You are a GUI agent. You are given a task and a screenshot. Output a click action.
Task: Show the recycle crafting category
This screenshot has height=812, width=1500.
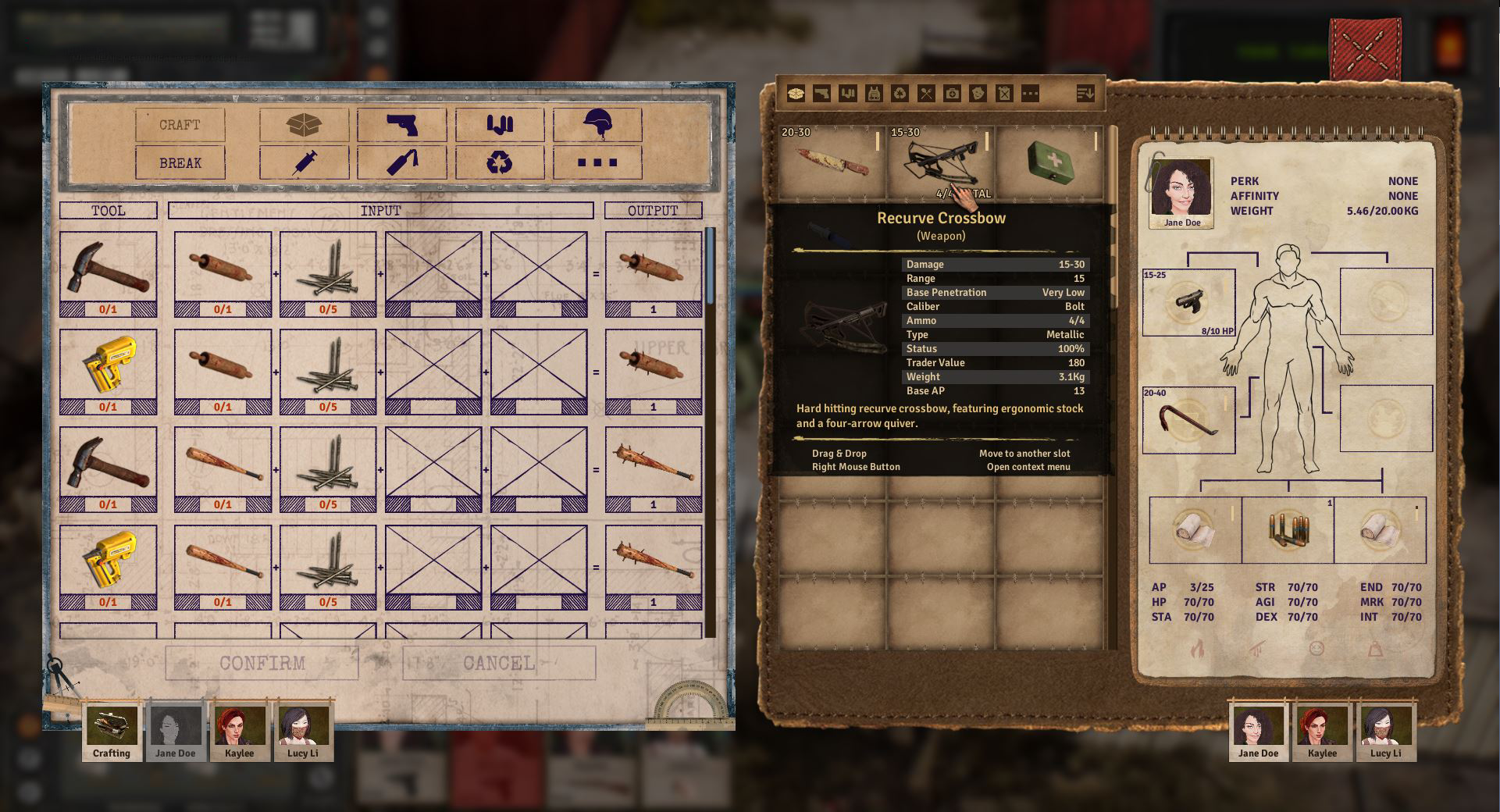(499, 163)
